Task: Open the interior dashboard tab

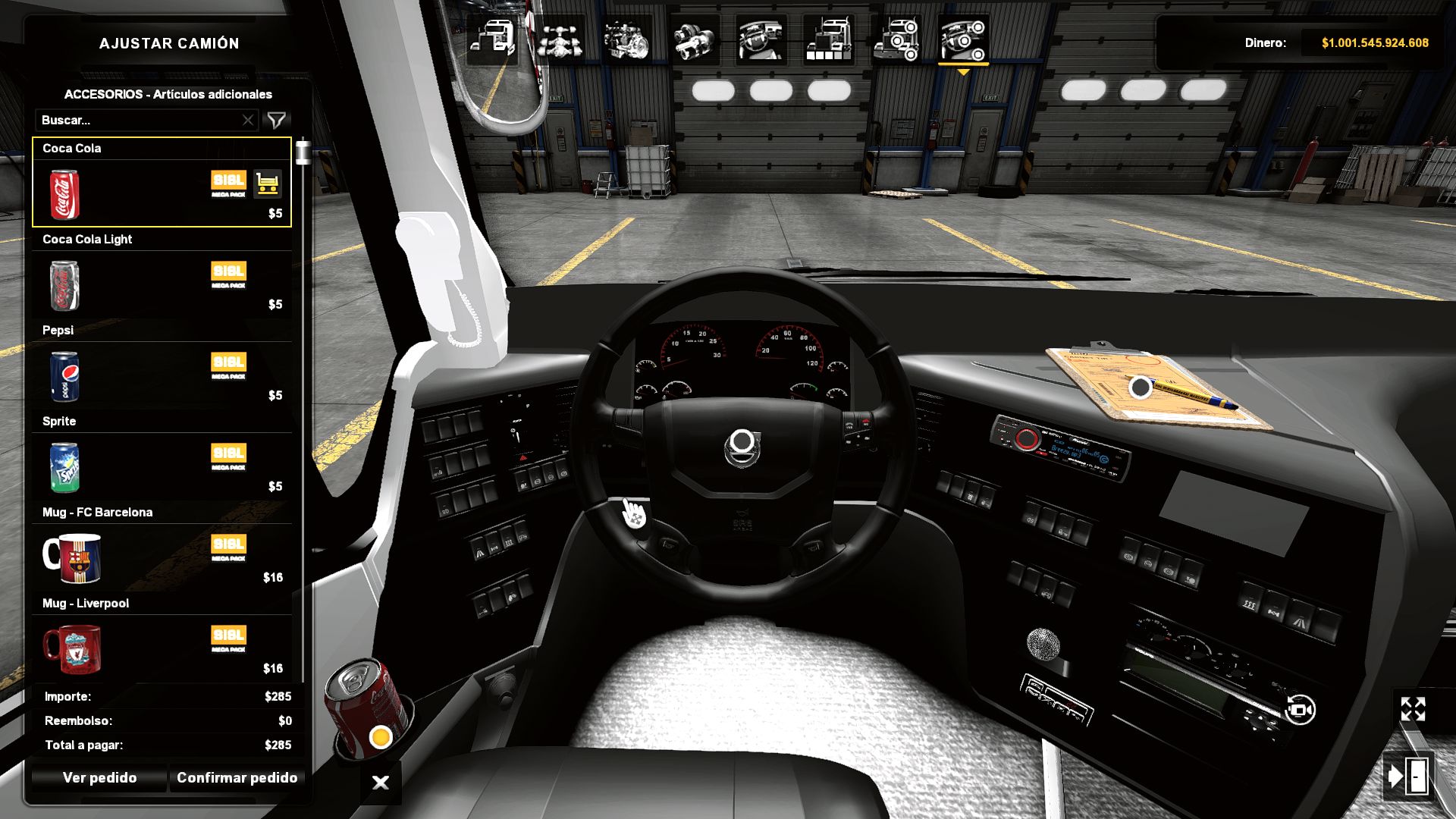Action: tap(761, 39)
